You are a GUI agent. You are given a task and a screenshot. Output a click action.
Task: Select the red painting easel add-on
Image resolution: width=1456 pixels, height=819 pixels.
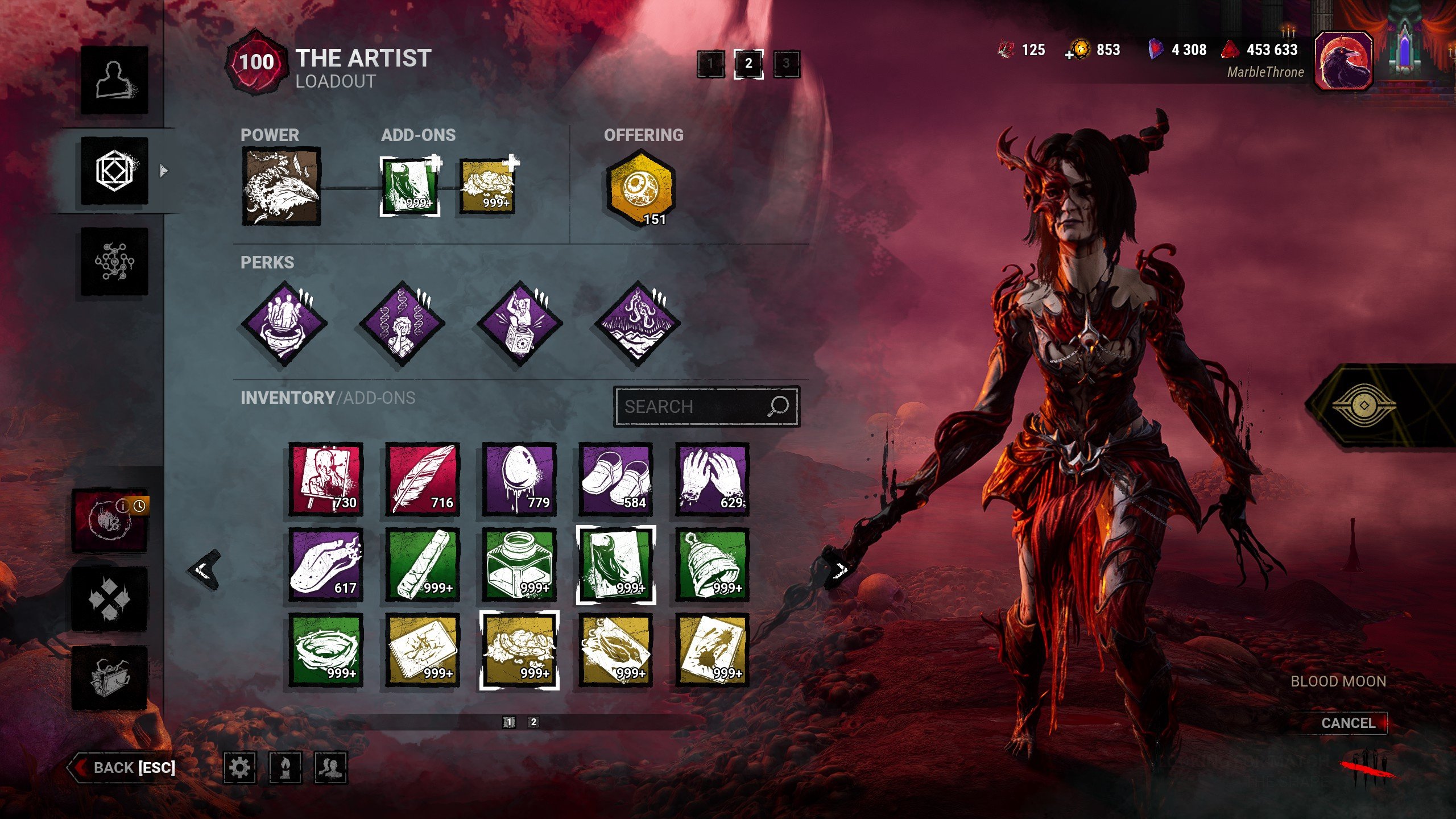tap(325, 479)
